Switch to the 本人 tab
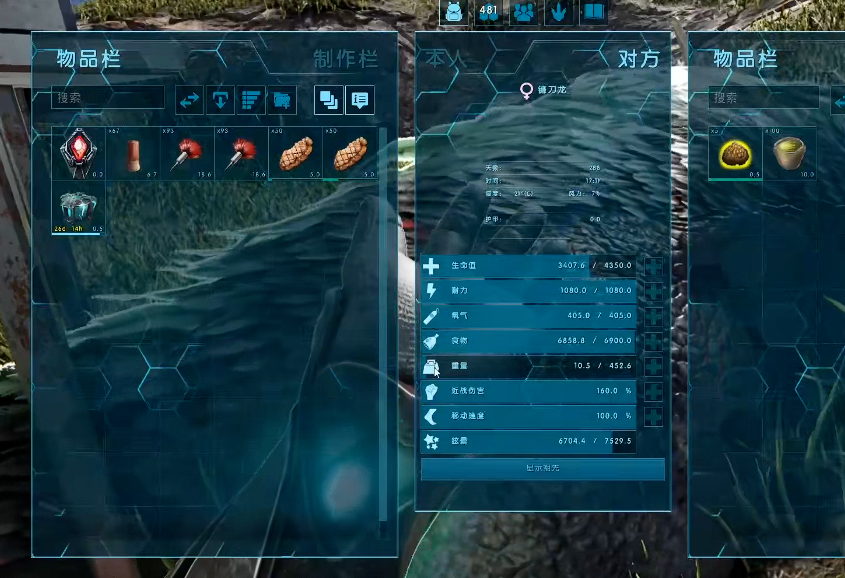This screenshot has height=578, width=845. point(445,59)
